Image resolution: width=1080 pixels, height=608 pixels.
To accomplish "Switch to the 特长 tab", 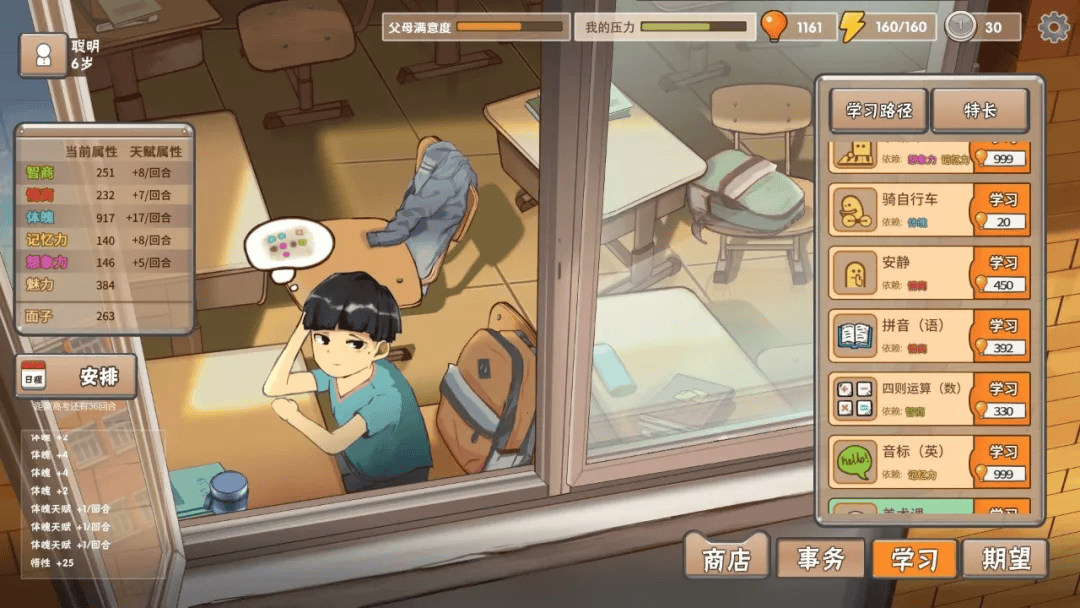I will tap(980, 111).
